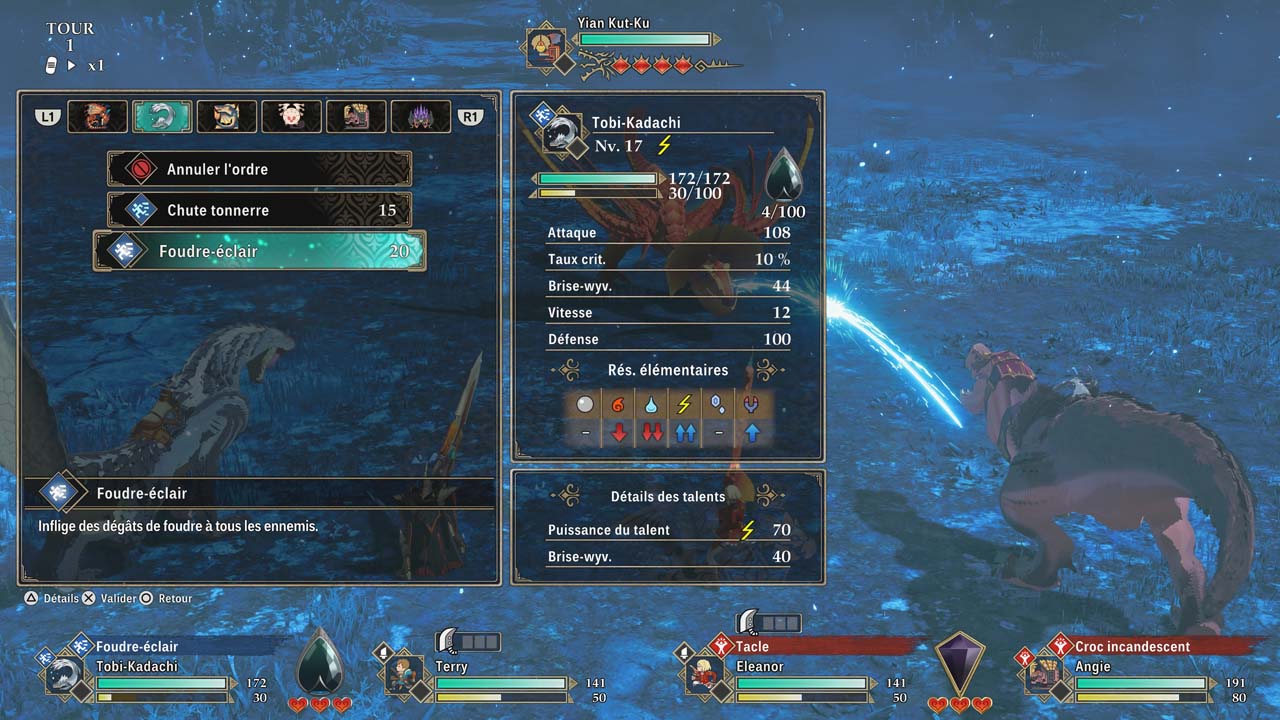This screenshot has width=1280, height=720.
Task: Select the Foudre-éclair skill
Action: click(x=259, y=251)
